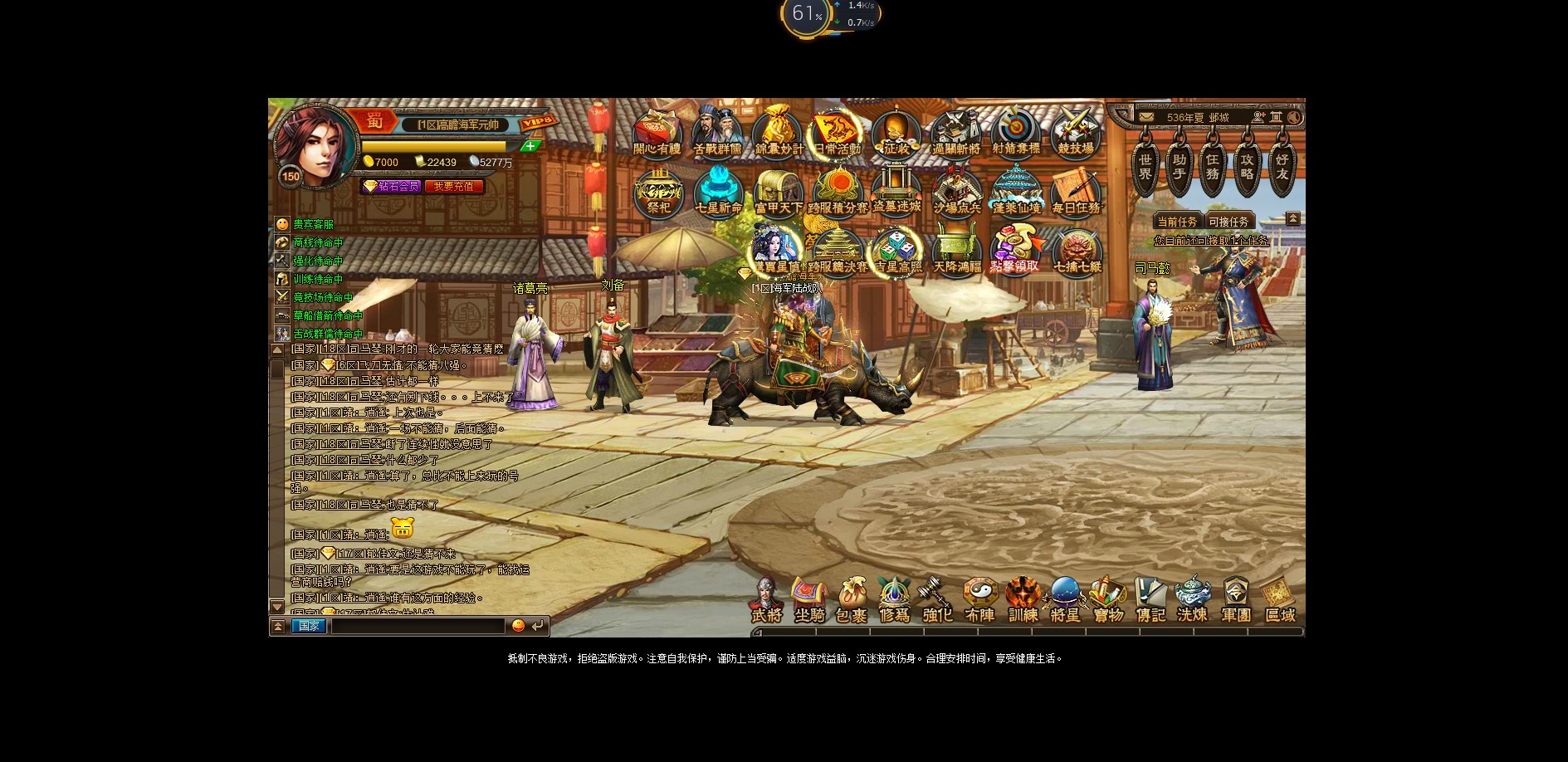Open the 好友 friends tag

1282,167
